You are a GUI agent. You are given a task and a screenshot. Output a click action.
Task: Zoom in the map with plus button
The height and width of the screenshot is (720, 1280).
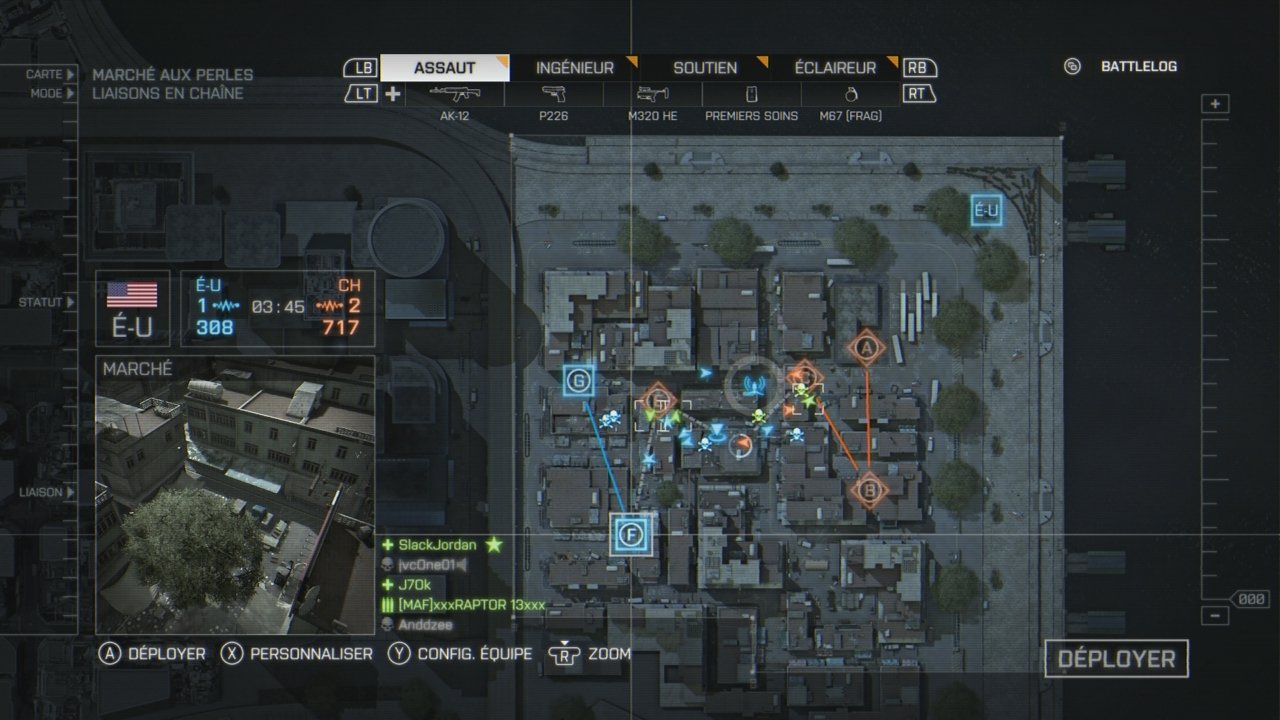tap(1215, 104)
